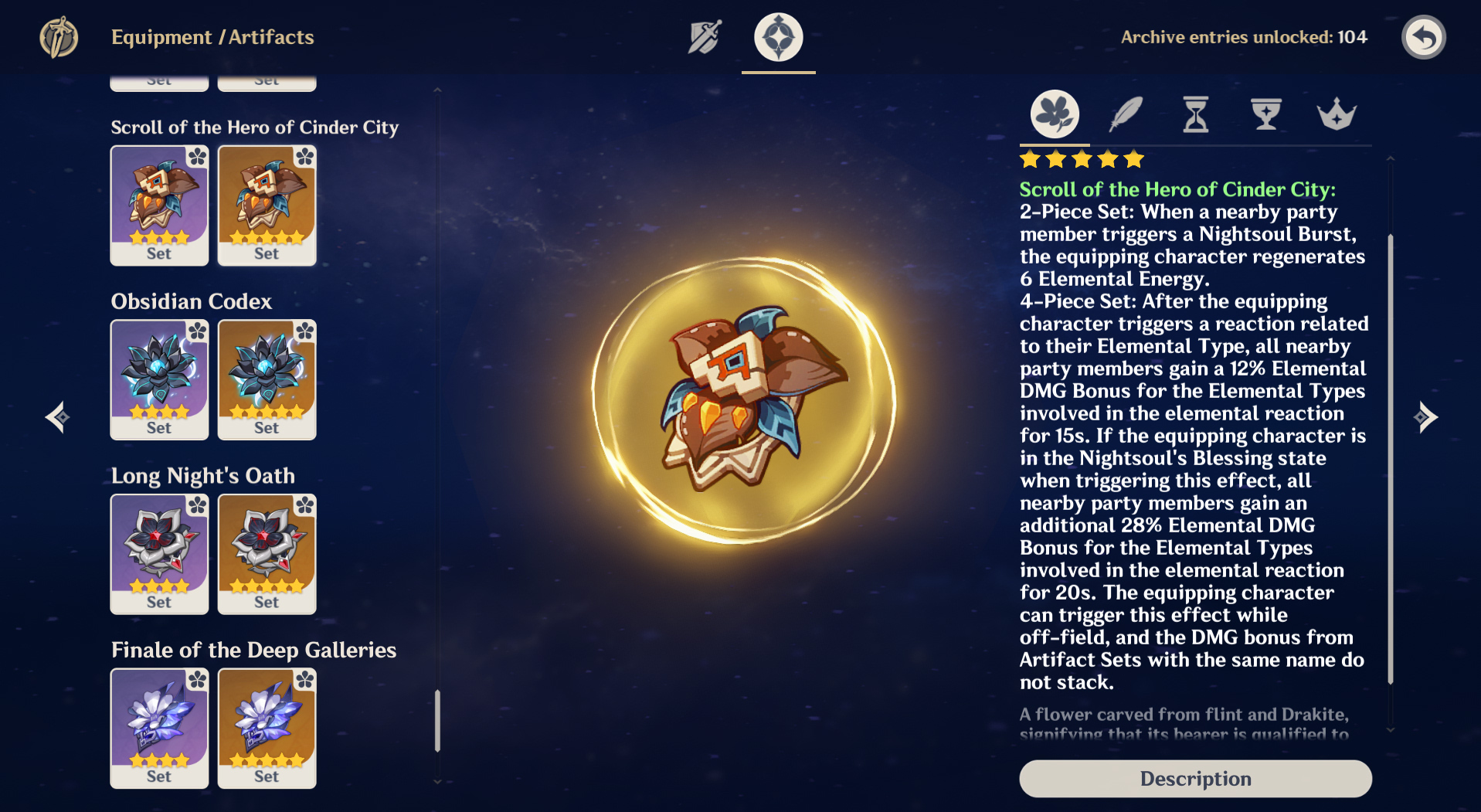Show the Sands of Eon hourglass piece
The width and height of the screenshot is (1481, 812).
click(1196, 114)
